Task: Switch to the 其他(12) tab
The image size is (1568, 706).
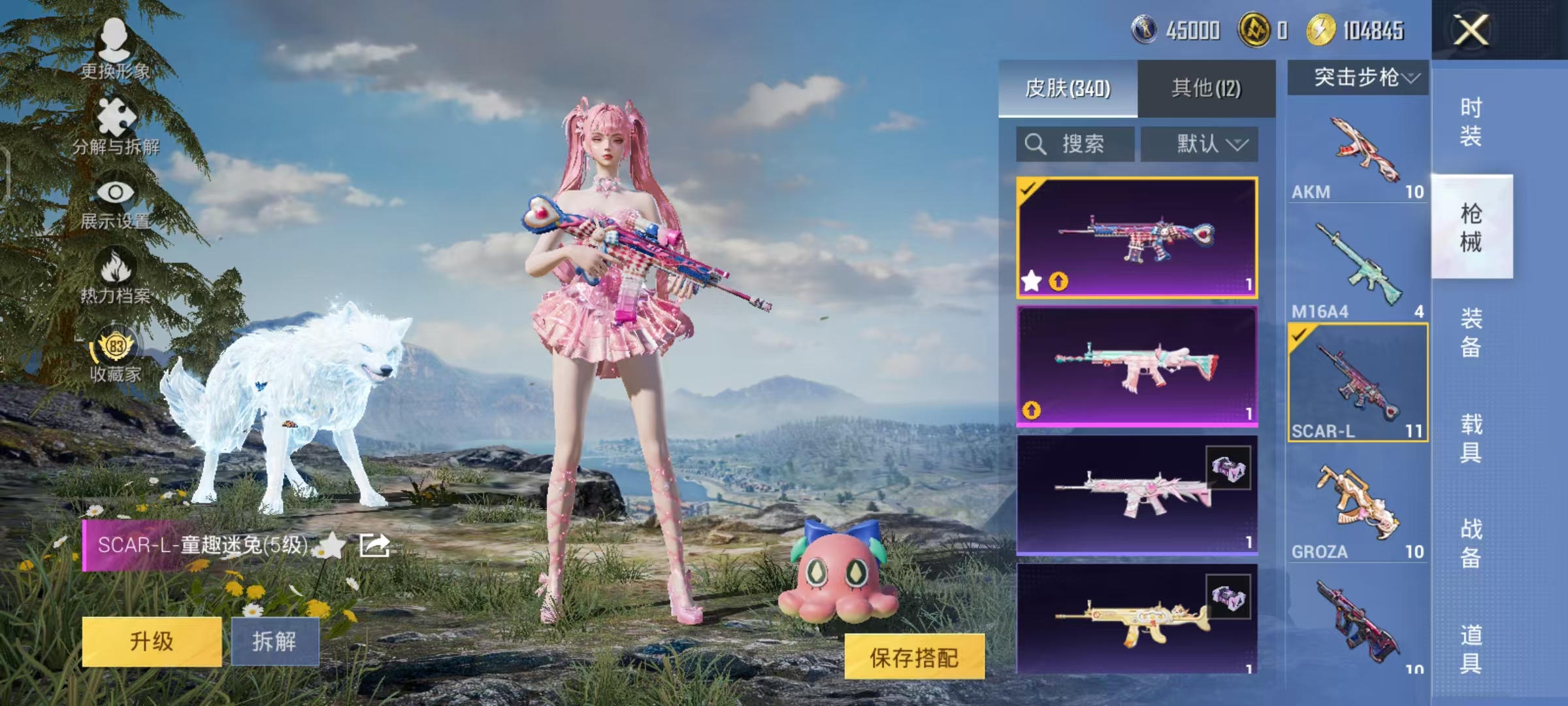Action: coord(1207,86)
